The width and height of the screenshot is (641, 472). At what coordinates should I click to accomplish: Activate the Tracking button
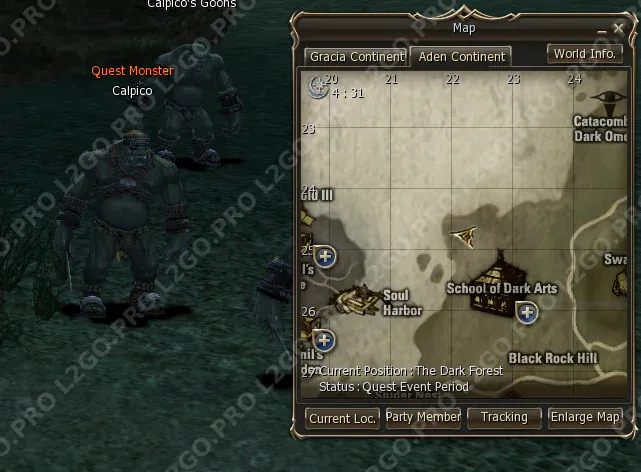[504, 417]
